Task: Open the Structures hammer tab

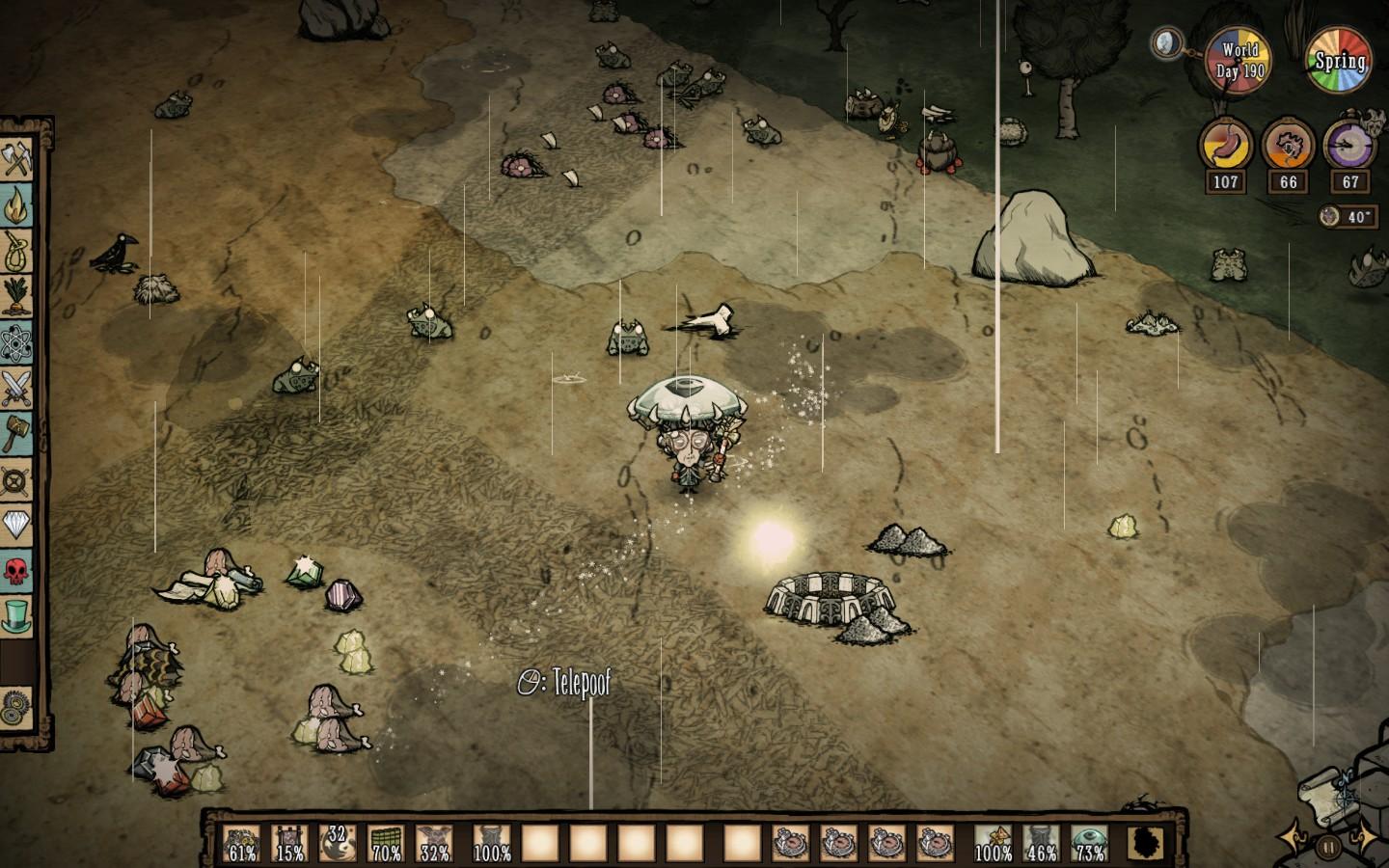Action: pyautogui.click(x=17, y=433)
